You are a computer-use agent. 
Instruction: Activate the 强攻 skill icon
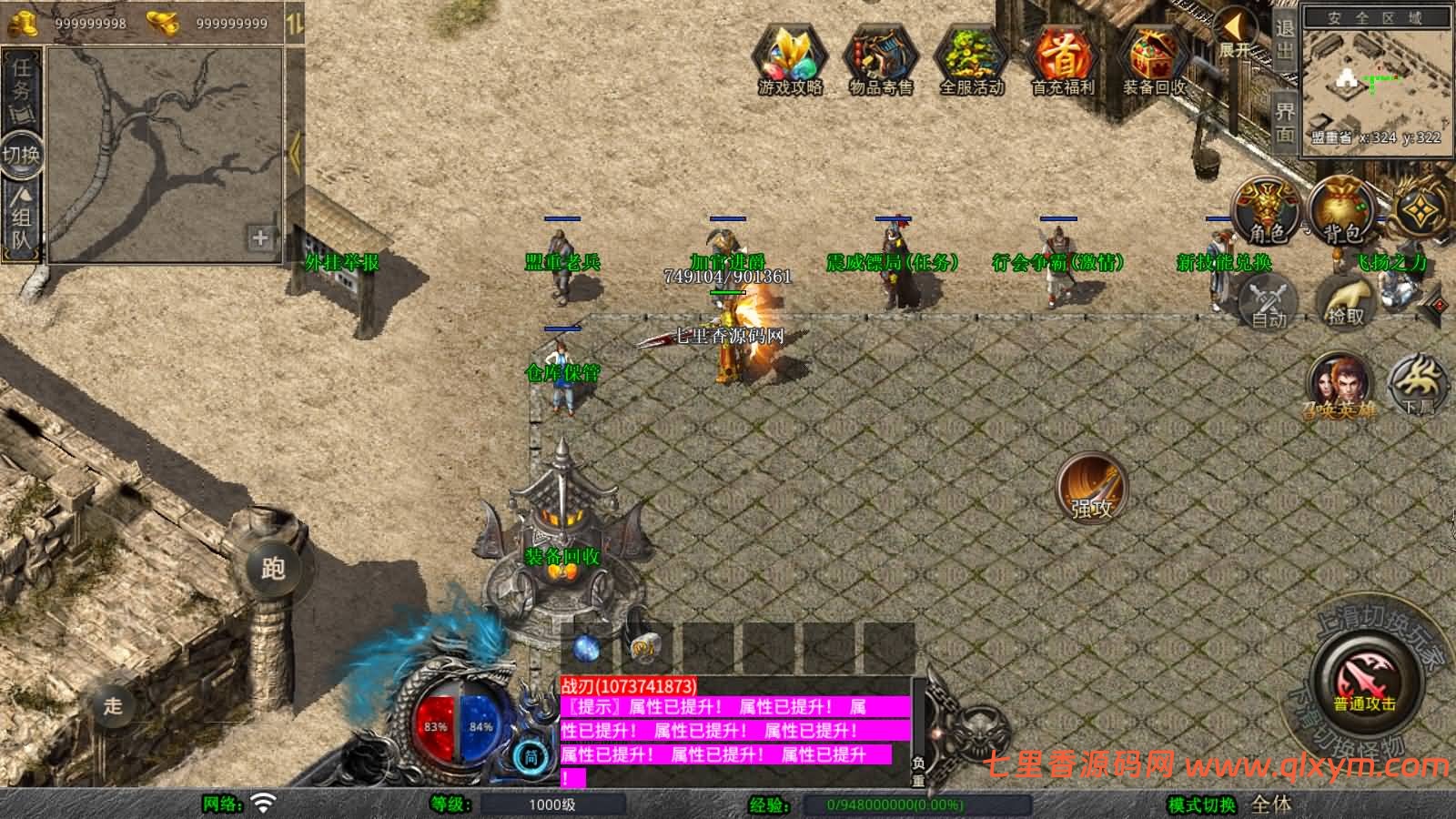click(1091, 489)
